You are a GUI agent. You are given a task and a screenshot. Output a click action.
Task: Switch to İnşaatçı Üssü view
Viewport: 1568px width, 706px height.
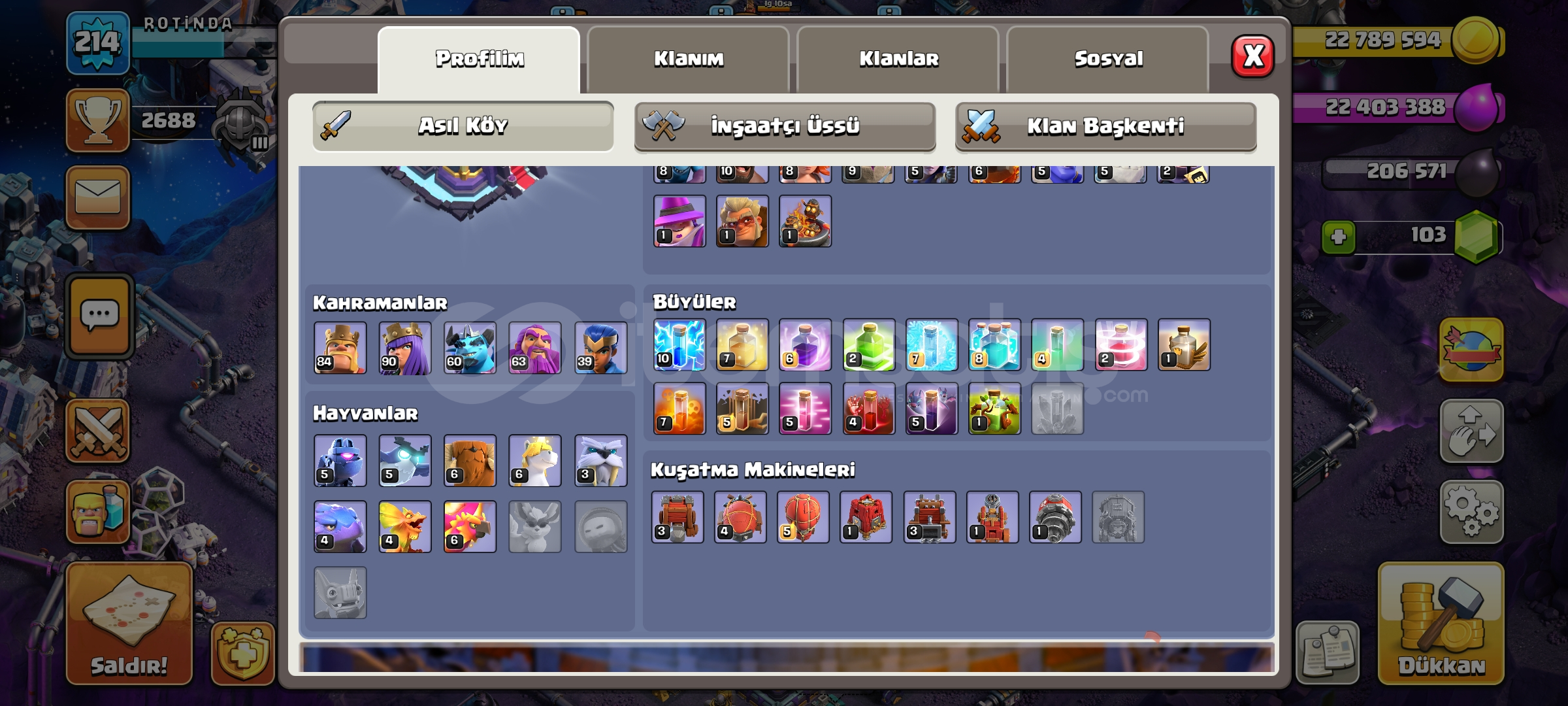tap(784, 124)
